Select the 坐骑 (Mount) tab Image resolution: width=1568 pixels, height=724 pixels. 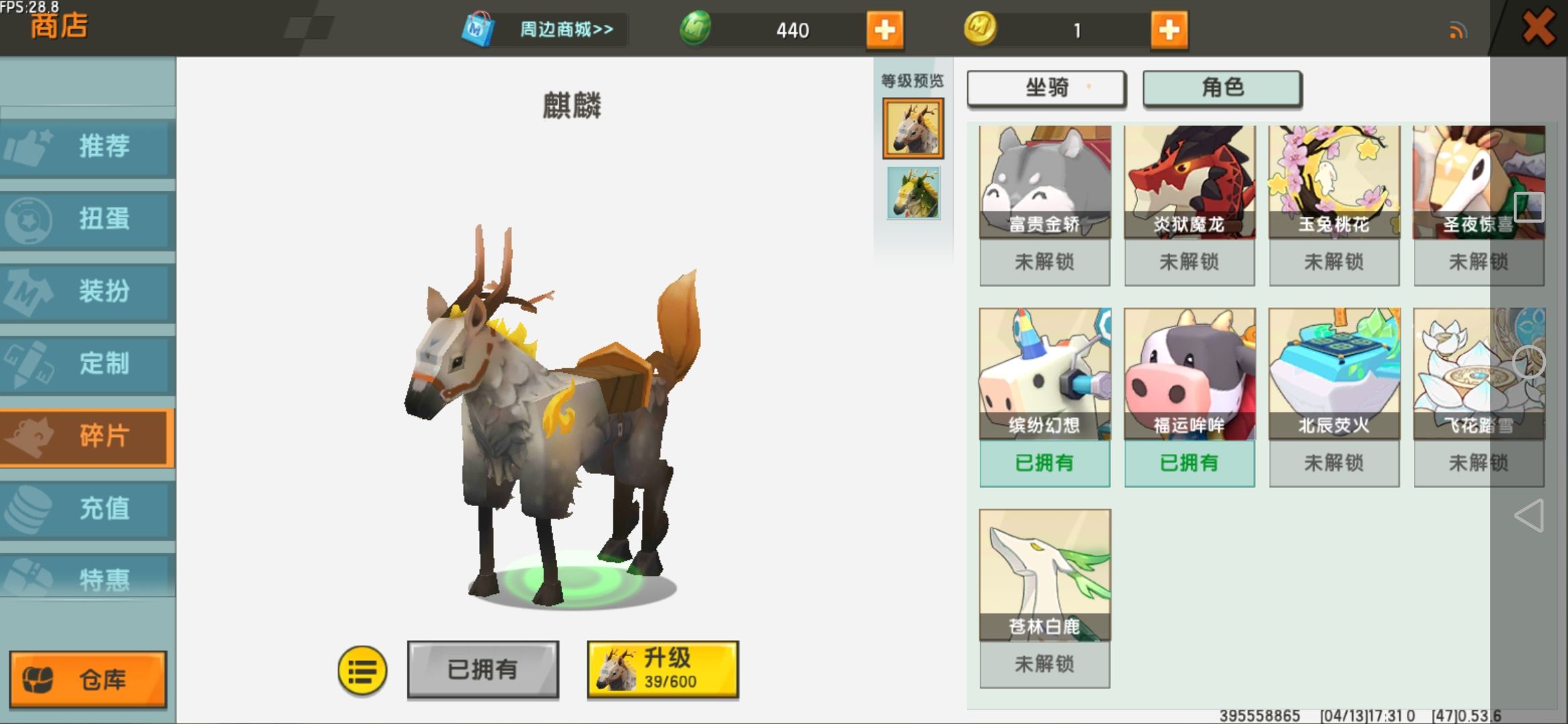click(x=1045, y=88)
